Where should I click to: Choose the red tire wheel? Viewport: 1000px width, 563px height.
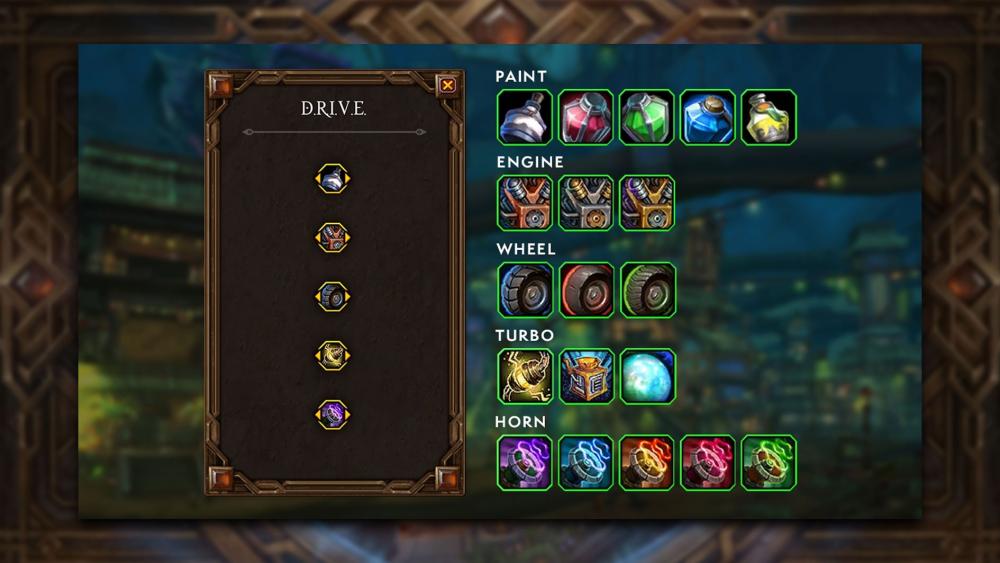coord(586,290)
